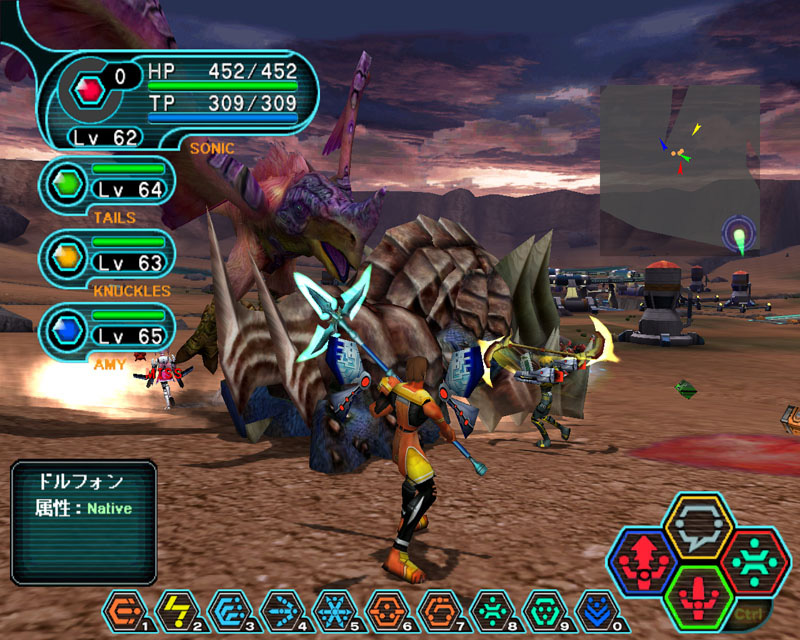Click the area minimap overlay
Image resolution: width=800 pixels, height=640 pixels.
[x=680, y=155]
